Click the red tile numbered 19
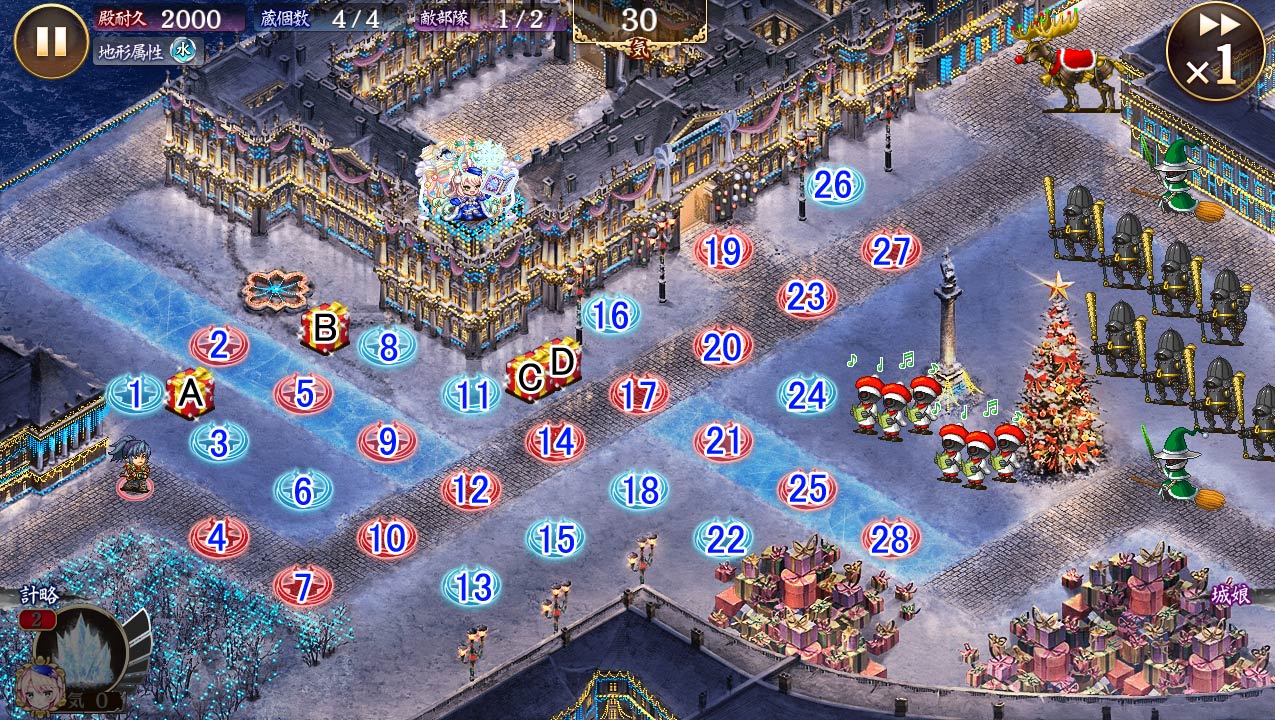The width and height of the screenshot is (1275, 720). (723, 251)
